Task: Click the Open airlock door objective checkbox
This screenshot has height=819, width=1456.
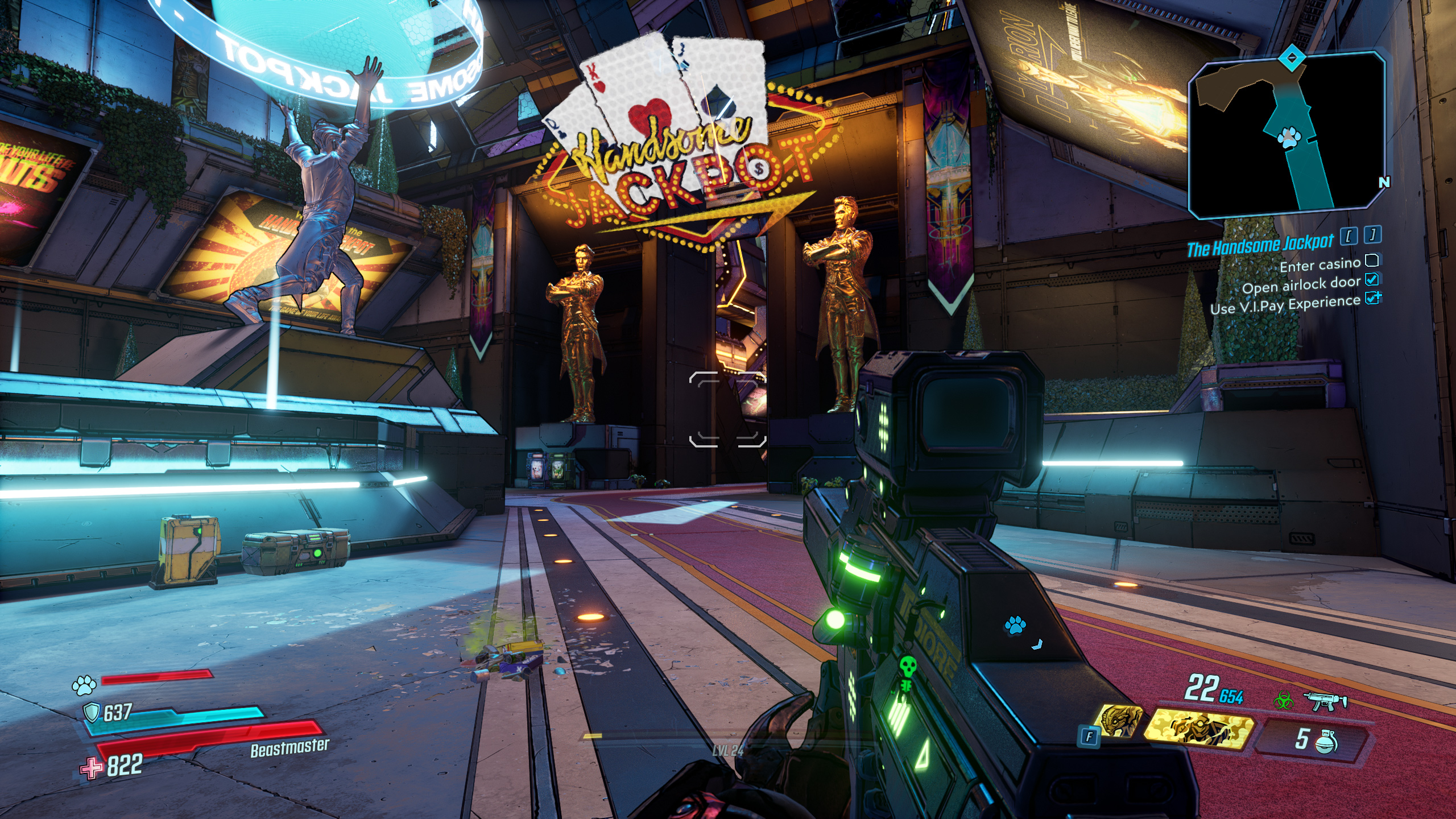Action: click(1372, 279)
